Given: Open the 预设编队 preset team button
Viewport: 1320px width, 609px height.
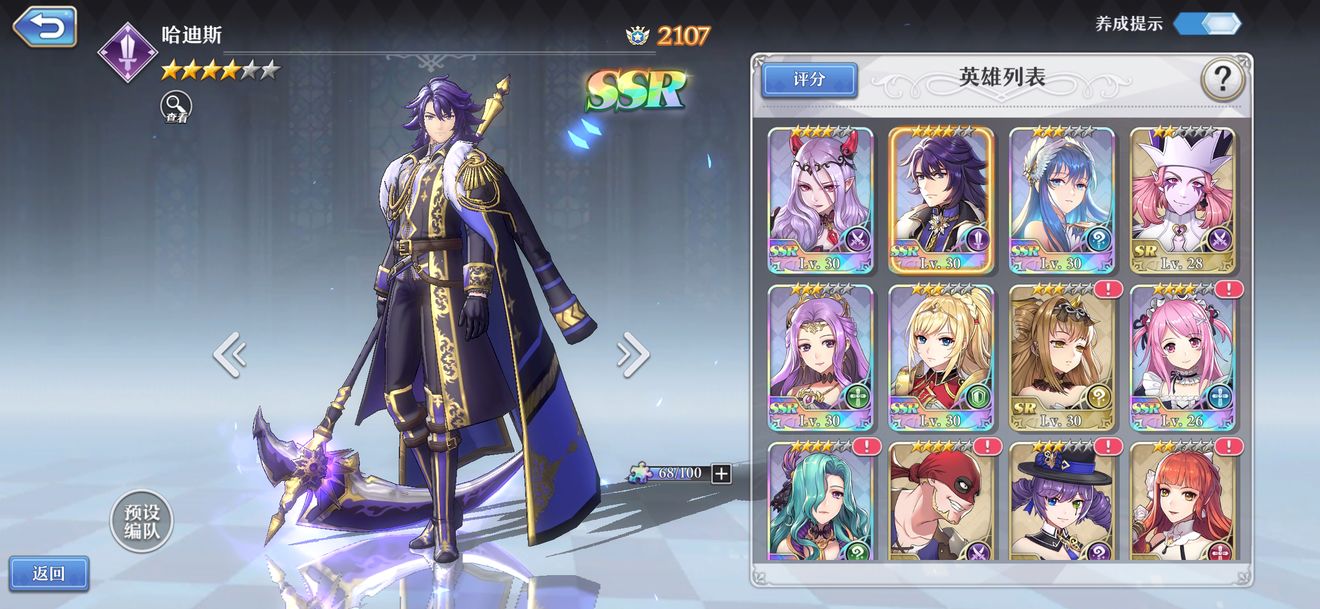Looking at the screenshot, I should (x=142, y=521).
